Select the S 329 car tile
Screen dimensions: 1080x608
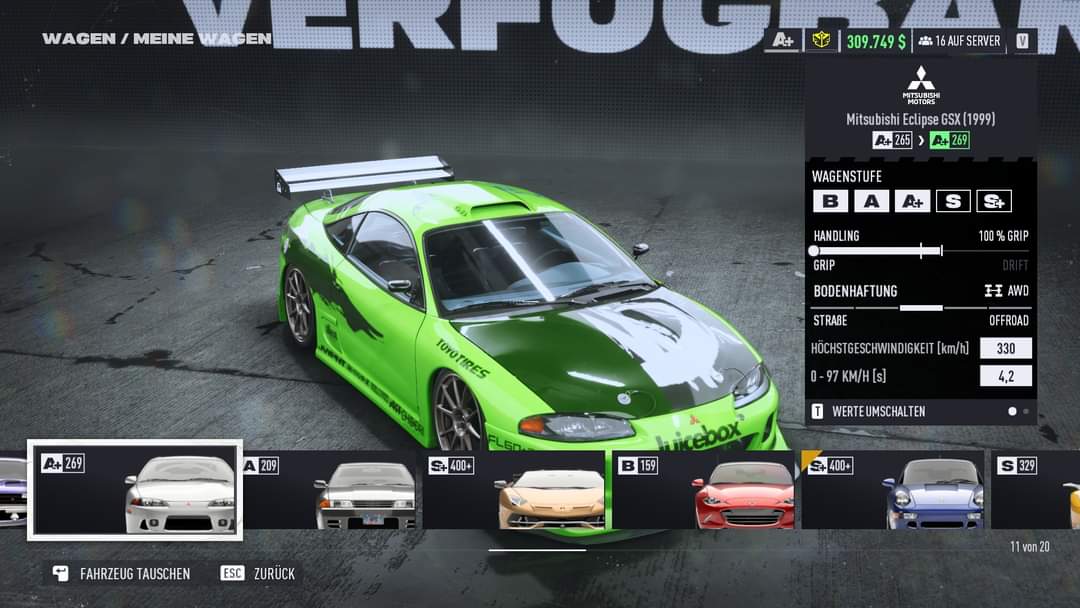(x=1036, y=490)
